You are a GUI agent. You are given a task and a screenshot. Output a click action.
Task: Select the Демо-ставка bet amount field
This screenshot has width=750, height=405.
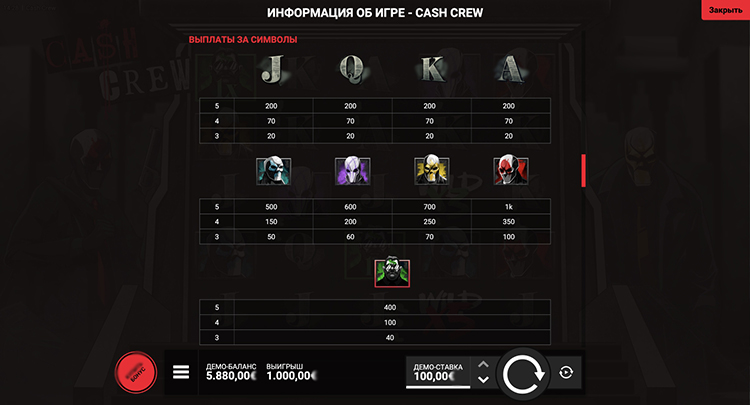[x=438, y=372]
